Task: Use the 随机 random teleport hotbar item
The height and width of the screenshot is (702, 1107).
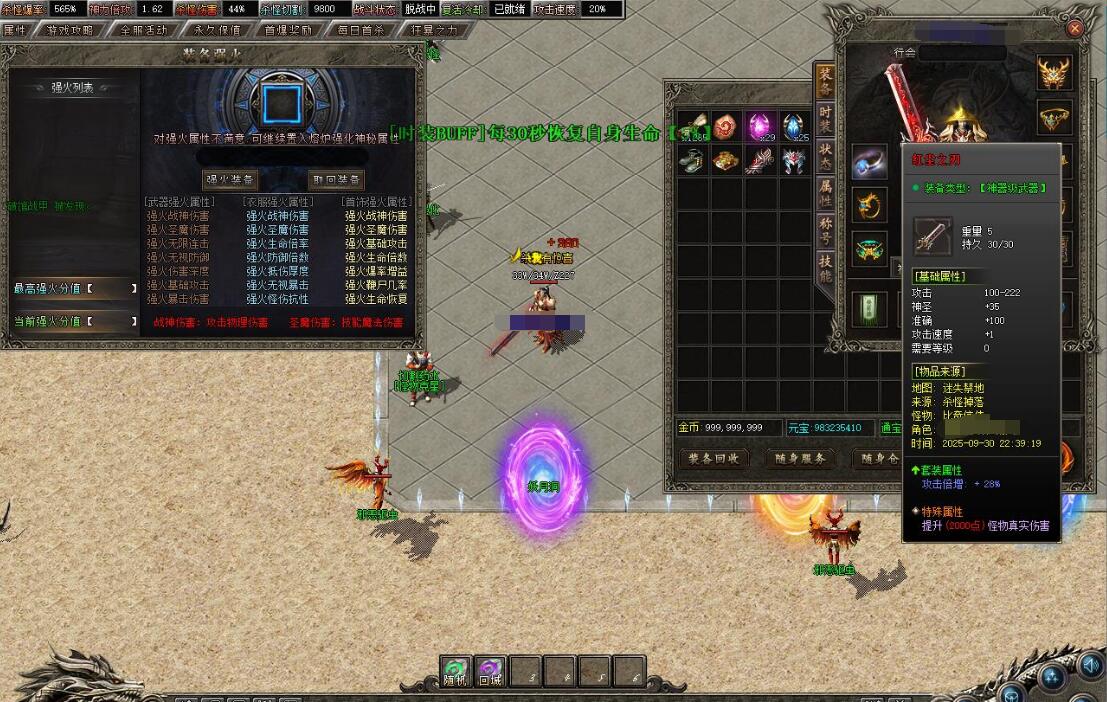Action: click(x=456, y=672)
